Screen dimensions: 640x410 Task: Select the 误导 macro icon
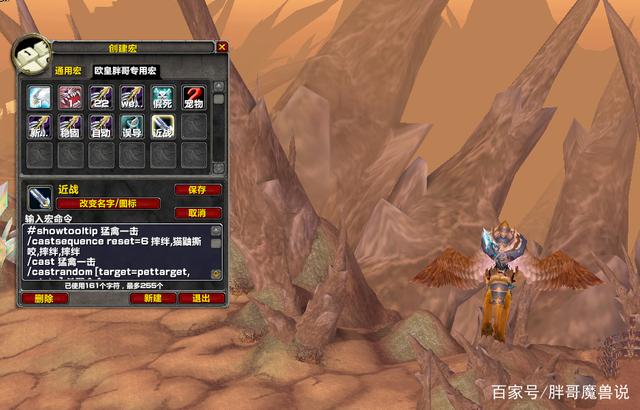[x=132, y=127]
